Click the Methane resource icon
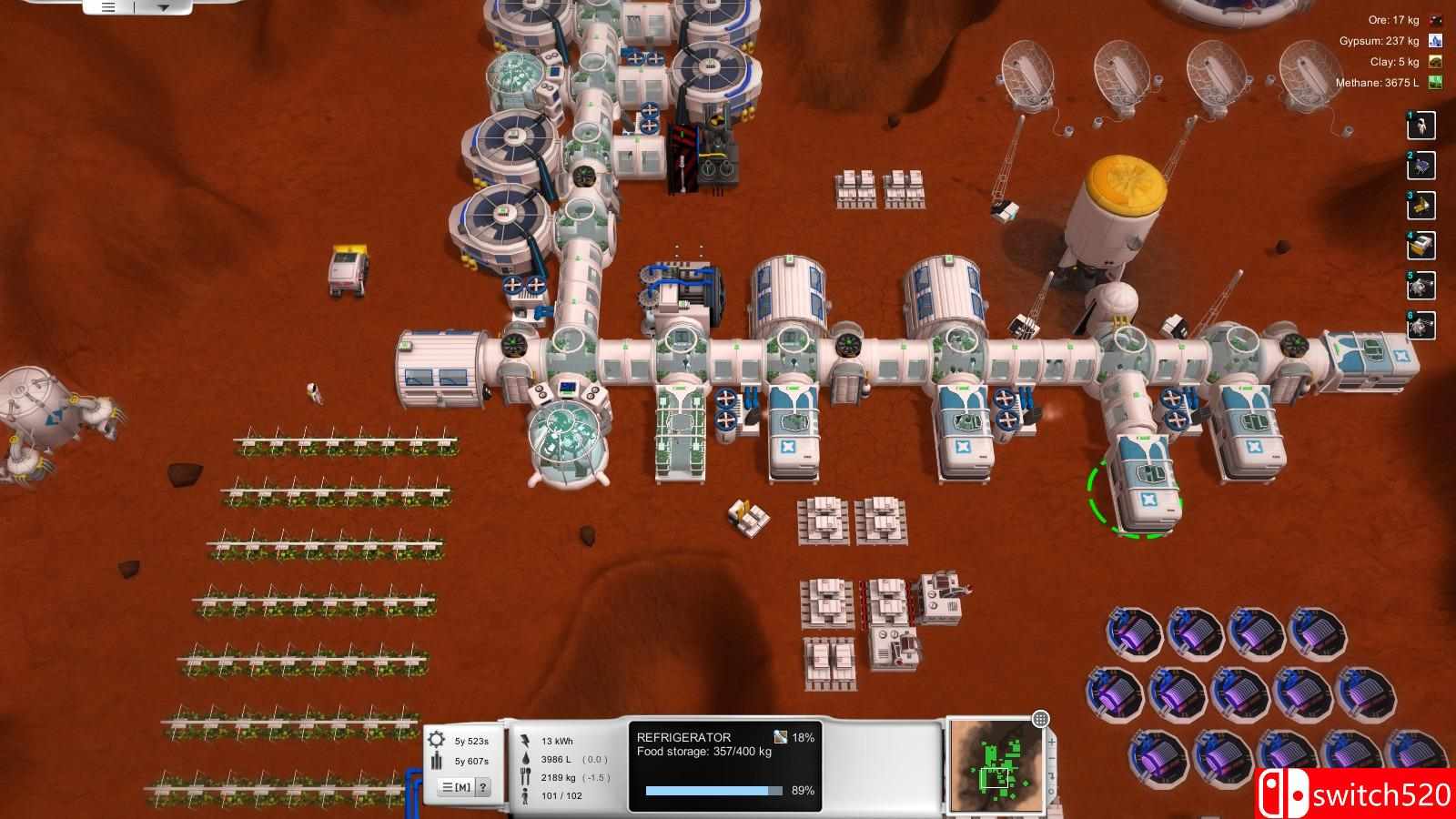 pos(1436,83)
